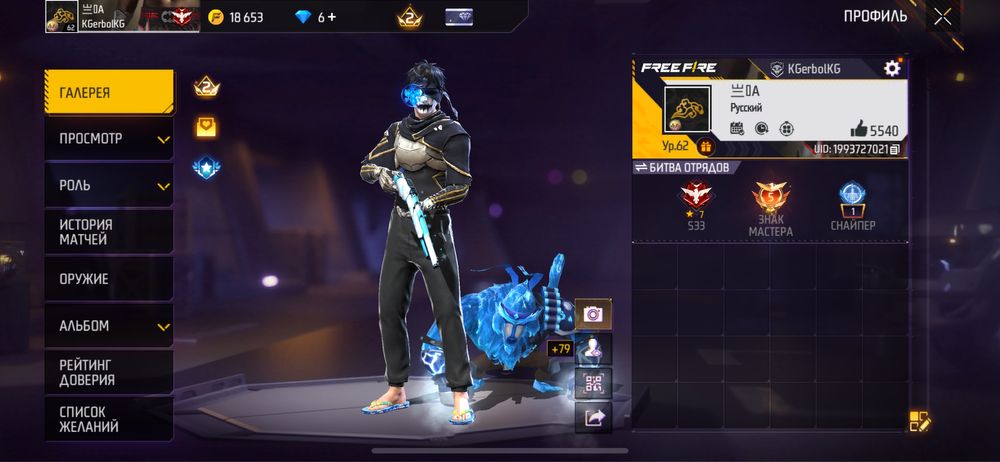The height and width of the screenshot is (462, 1000).
Task: Close the profile screen with the X
Action: 942,16
